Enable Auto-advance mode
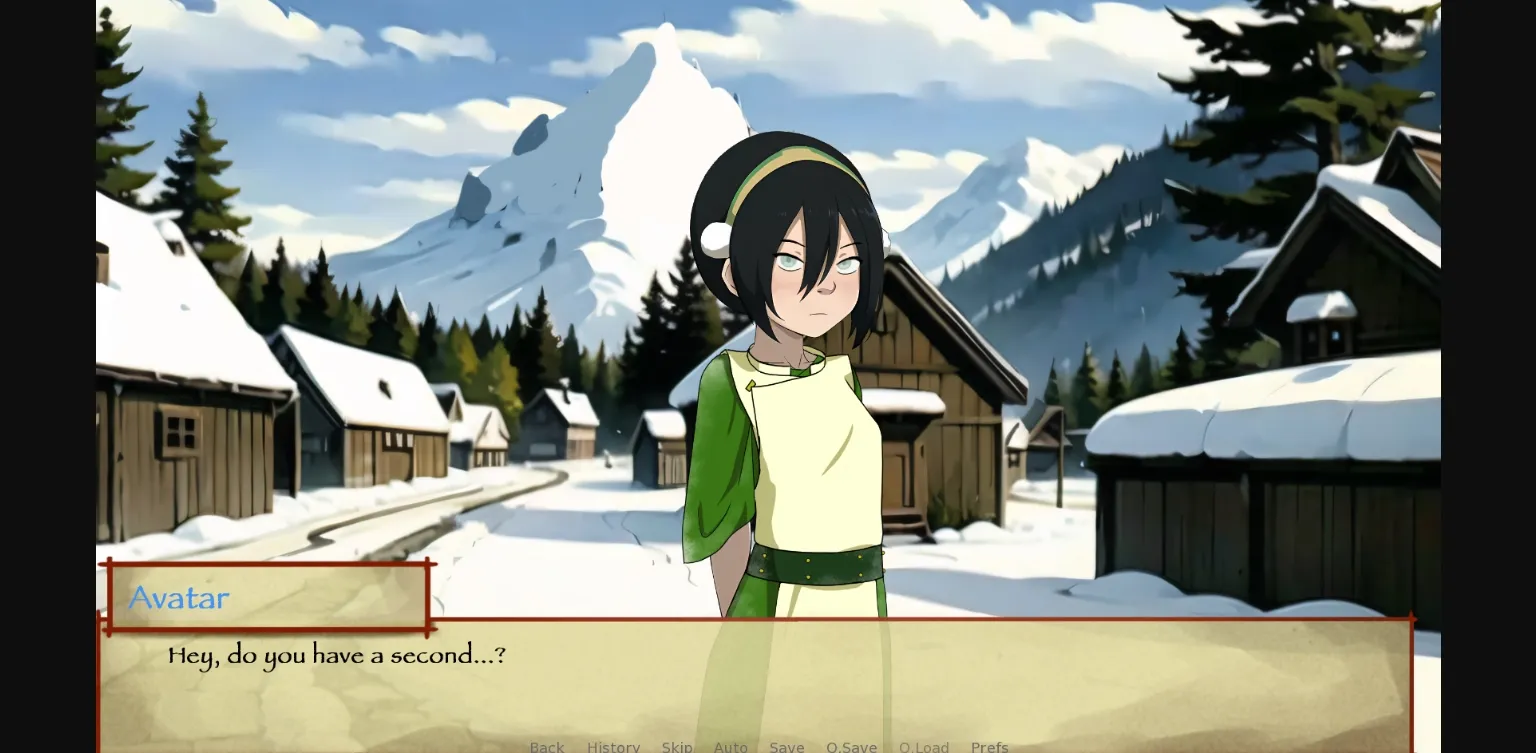 click(731, 746)
